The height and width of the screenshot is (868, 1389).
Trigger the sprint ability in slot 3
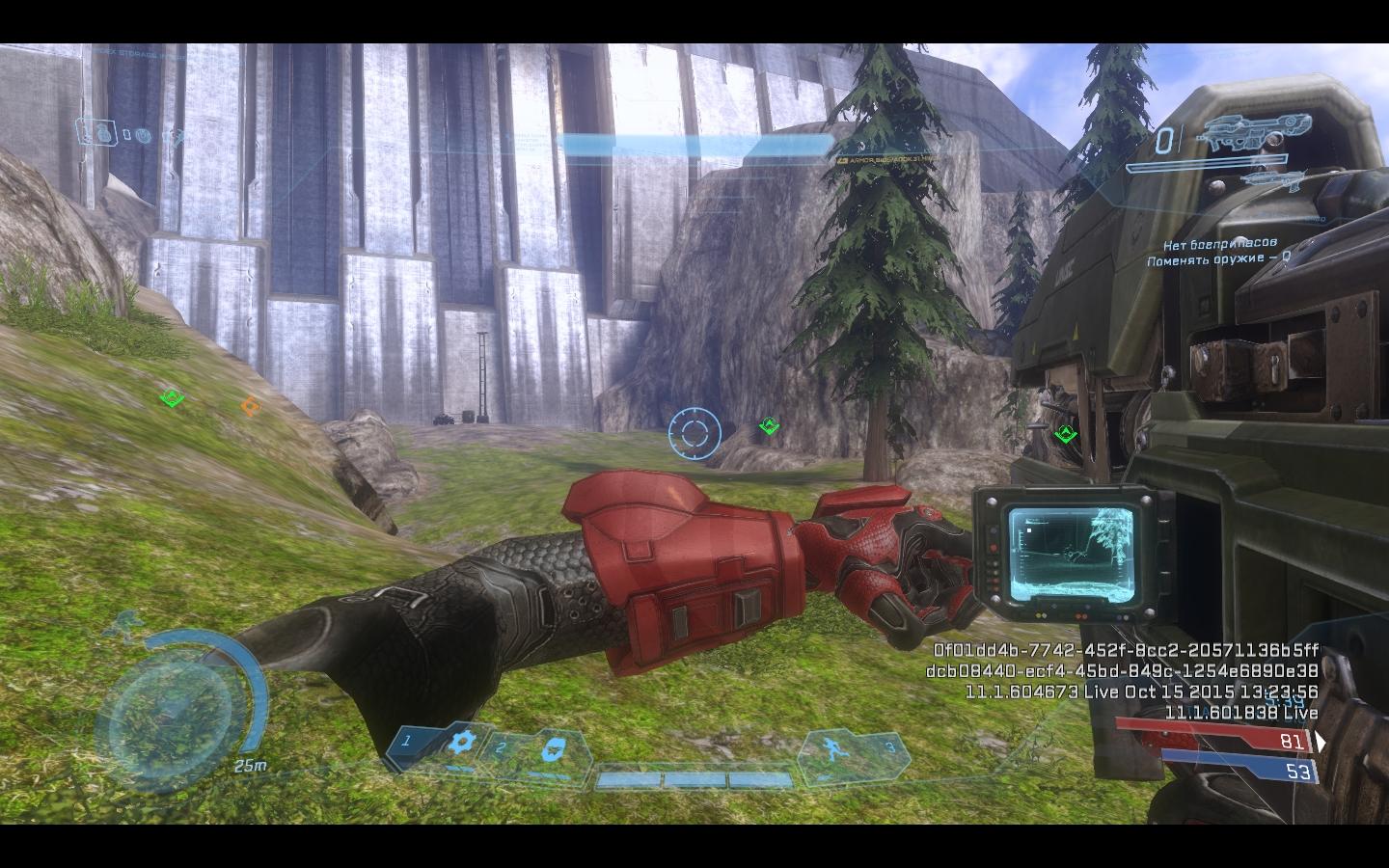831,747
